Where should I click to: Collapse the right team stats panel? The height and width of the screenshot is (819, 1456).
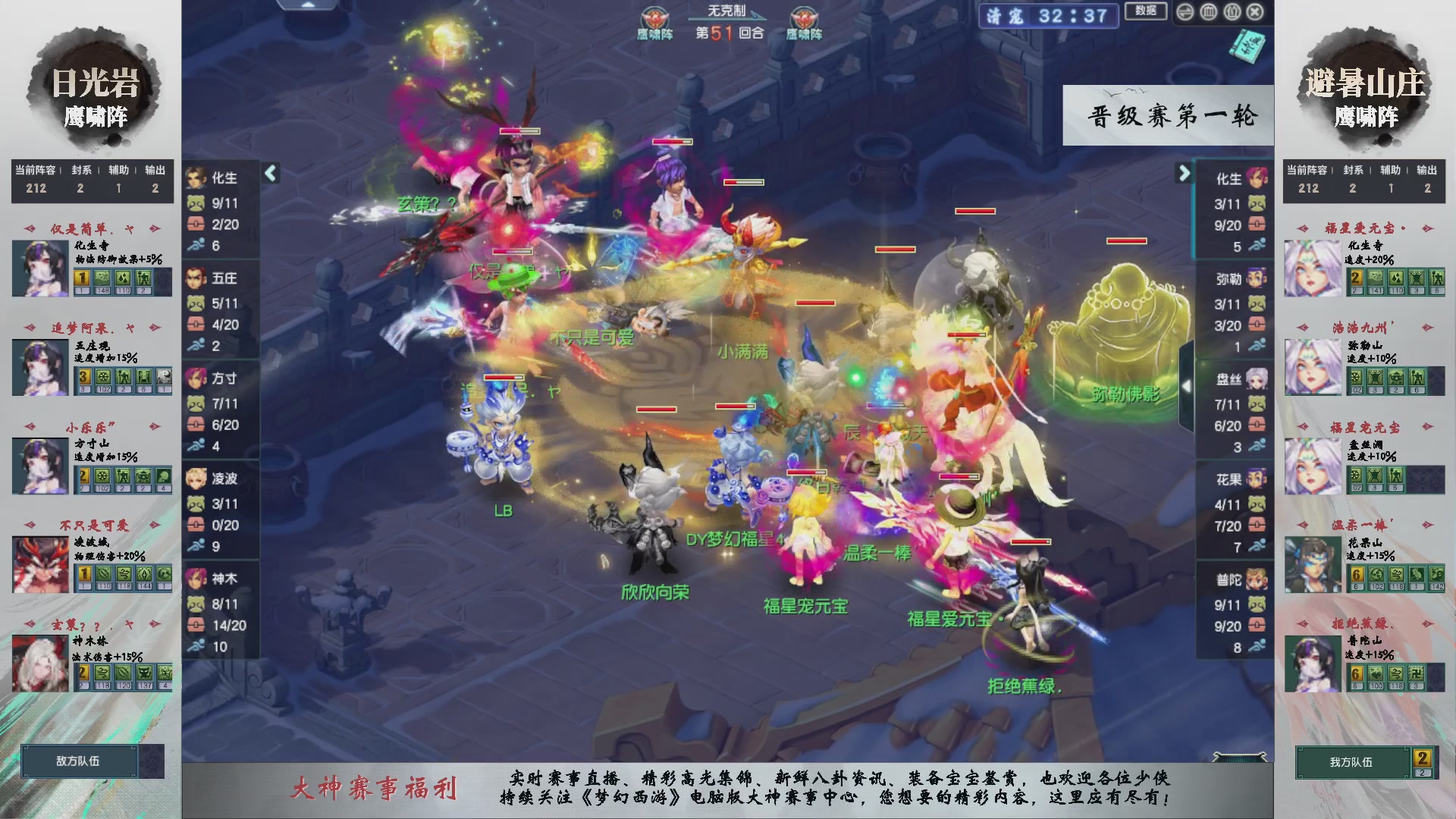coord(1184,172)
